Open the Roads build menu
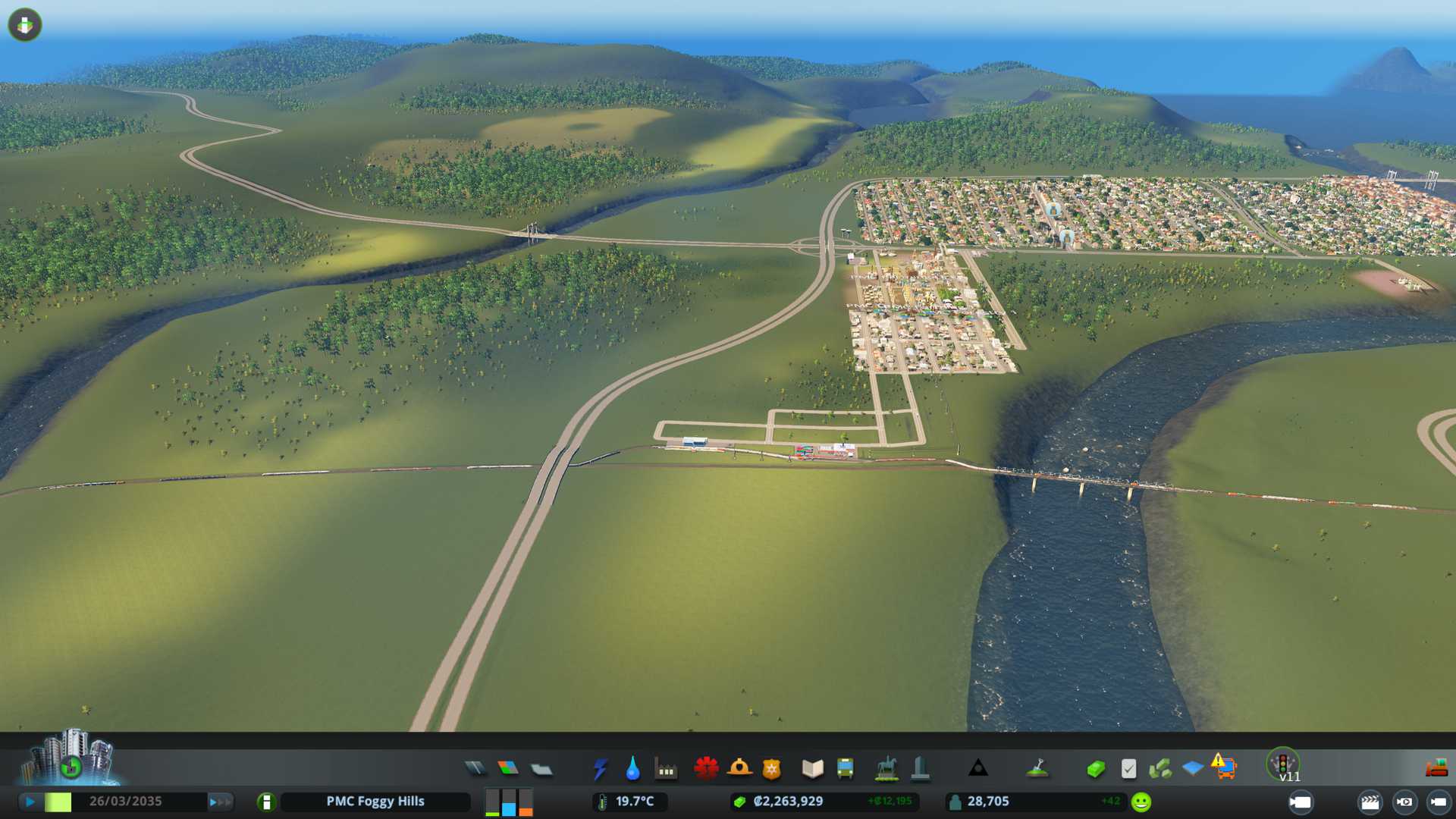Image resolution: width=1456 pixels, height=819 pixels. coord(475,769)
